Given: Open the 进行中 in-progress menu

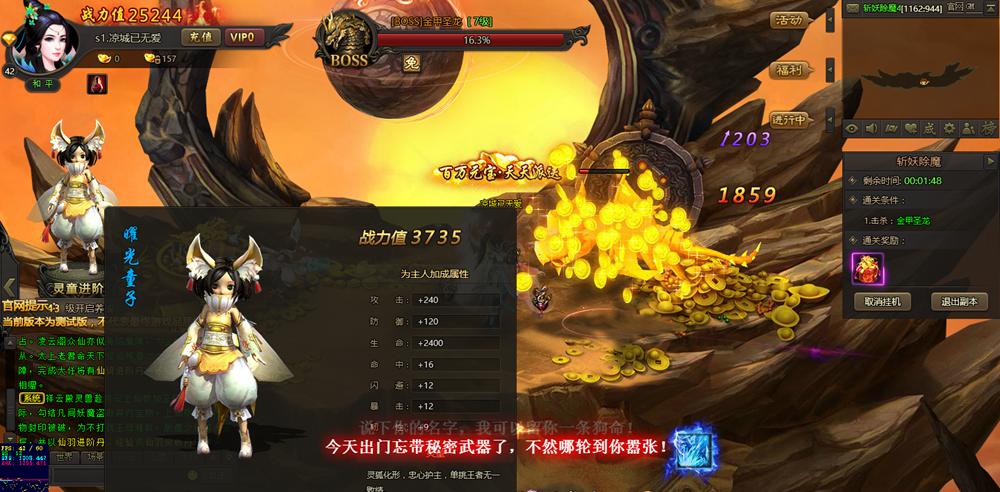Looking at the screenshot, I should click(x=789, y=119).
